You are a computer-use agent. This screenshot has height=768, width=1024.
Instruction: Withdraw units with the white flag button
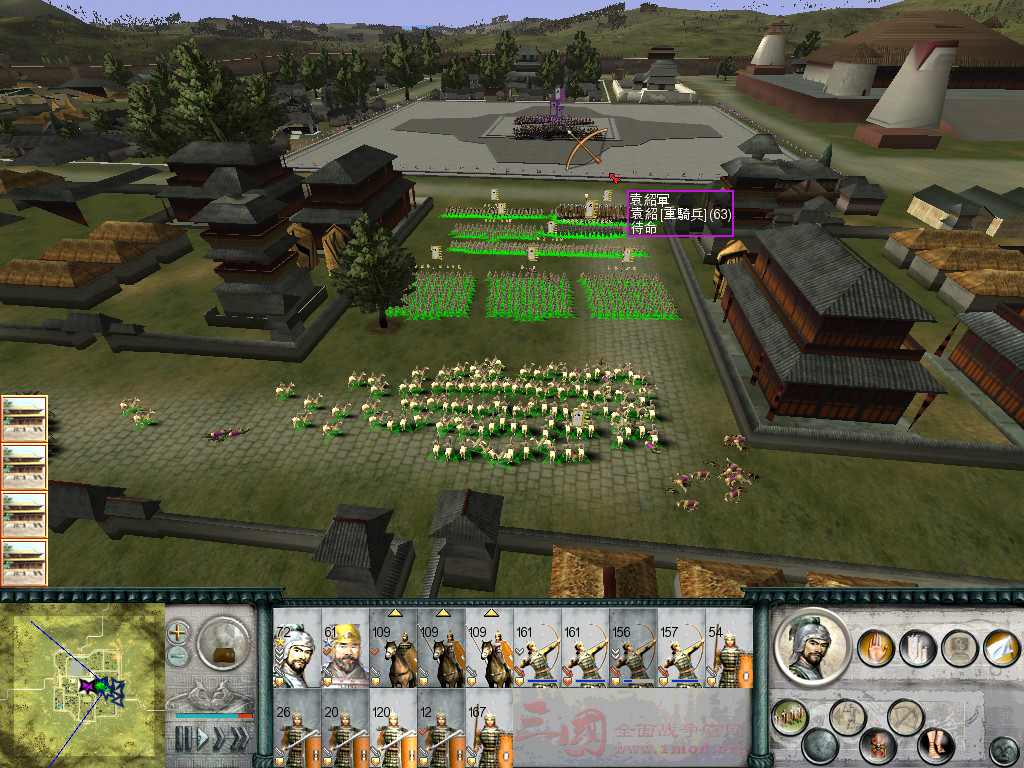pos(1000,648)
